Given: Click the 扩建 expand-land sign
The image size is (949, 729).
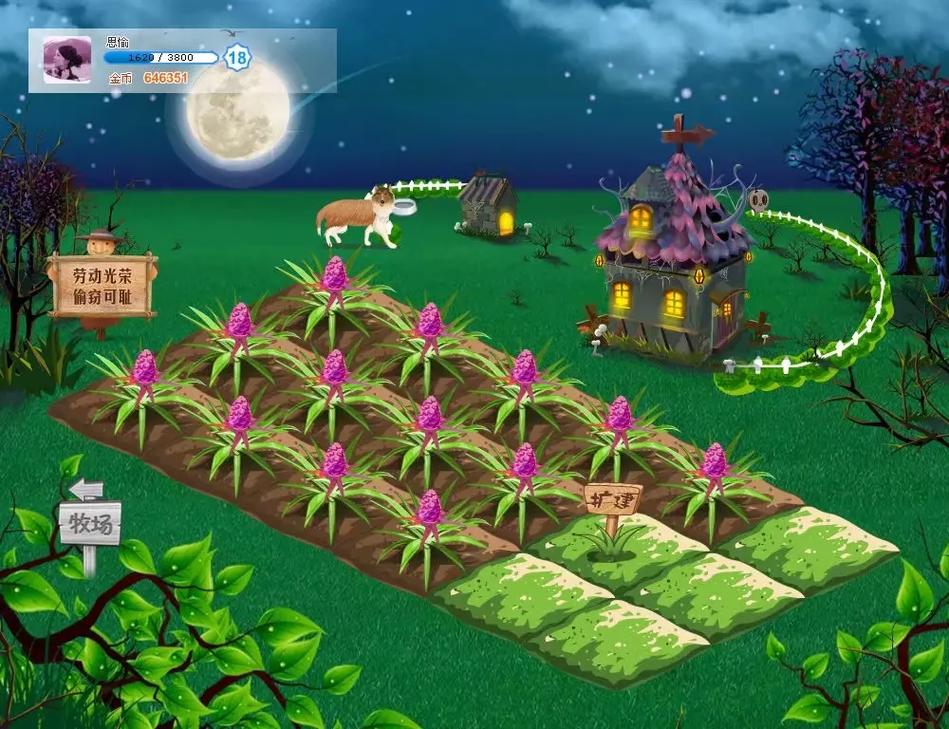Looking at the screenshot, I should 612,499.
